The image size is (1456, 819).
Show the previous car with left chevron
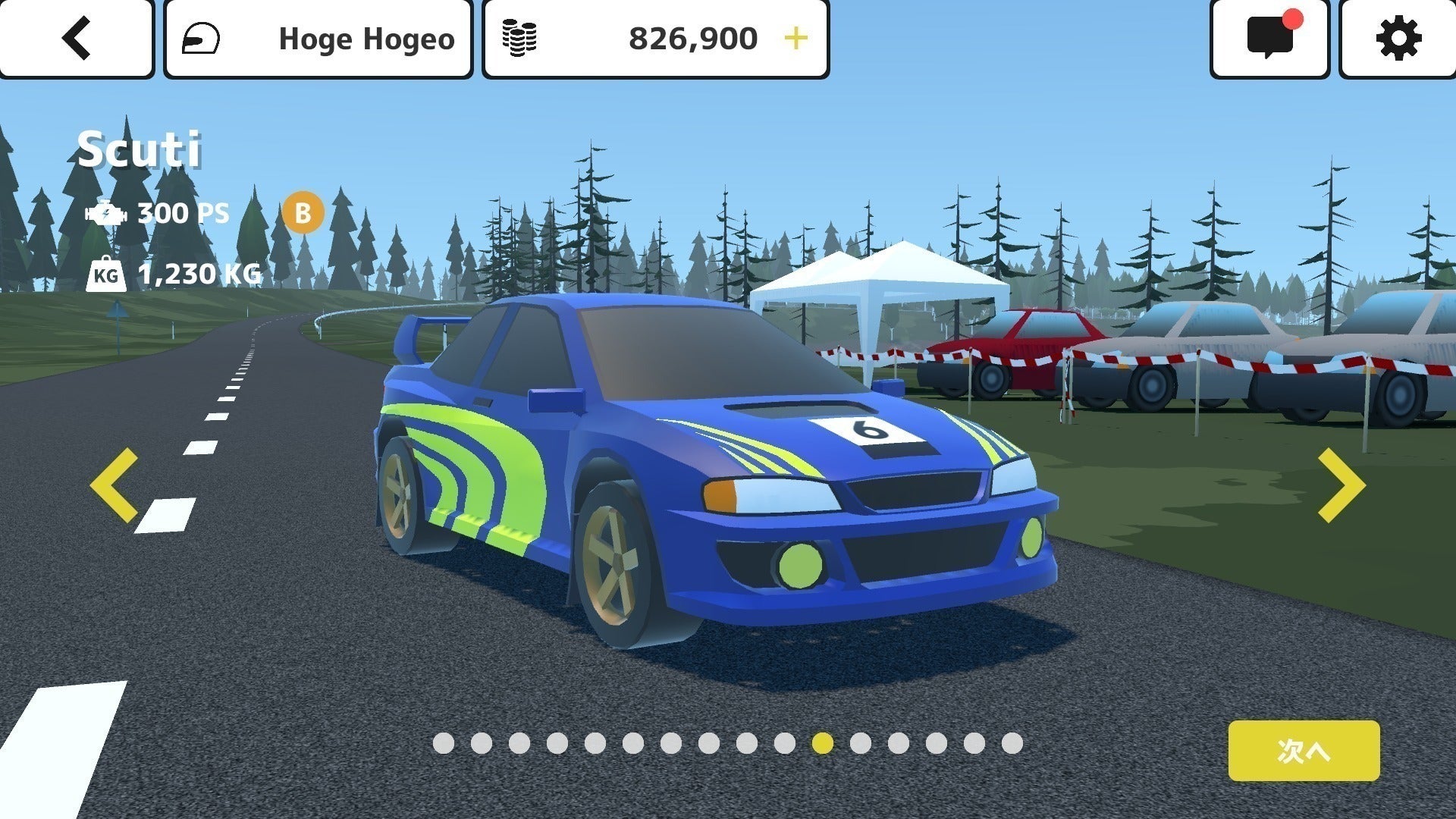pos(115,485)
